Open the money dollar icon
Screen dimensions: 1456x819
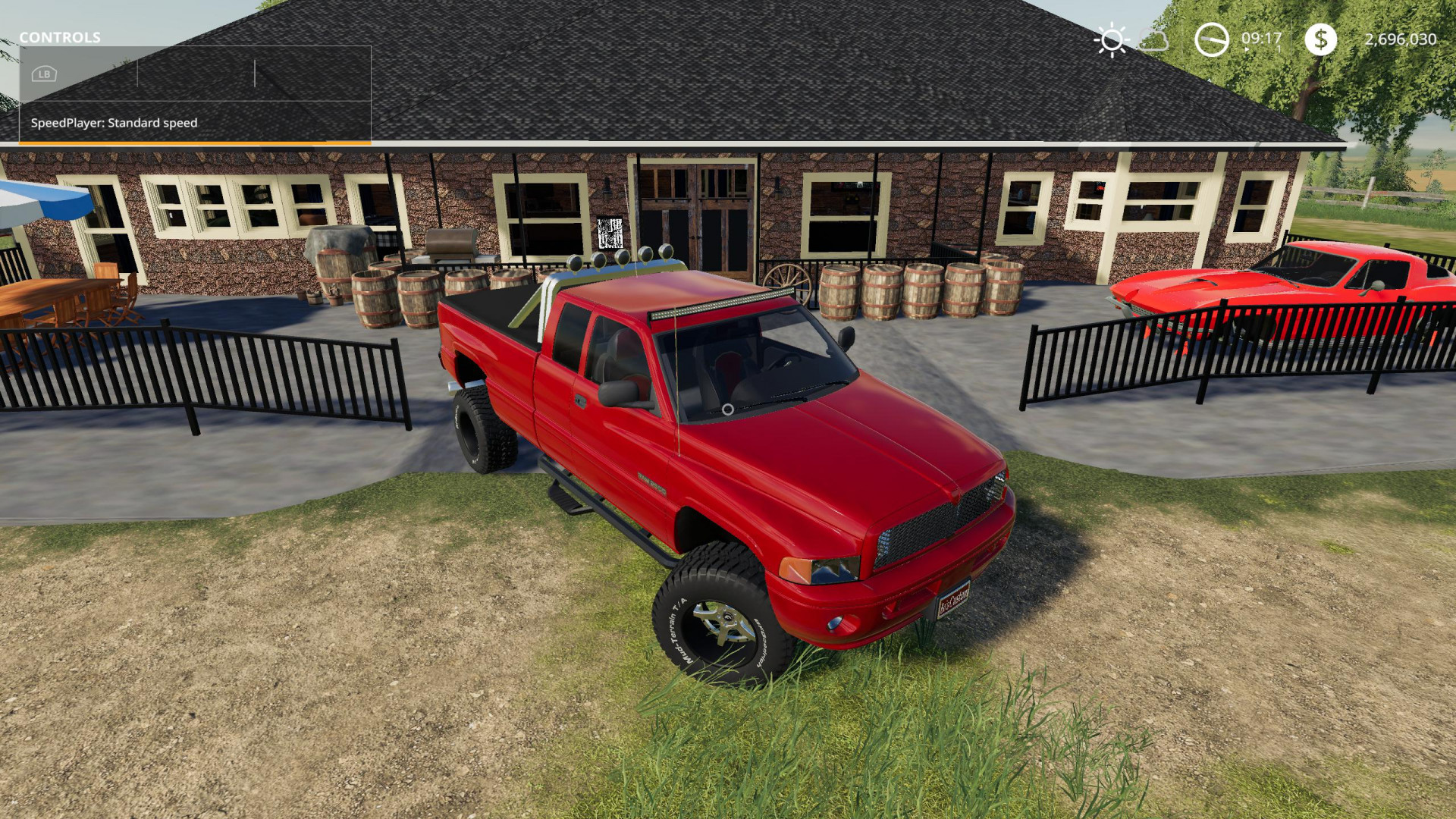[1321, 39]
